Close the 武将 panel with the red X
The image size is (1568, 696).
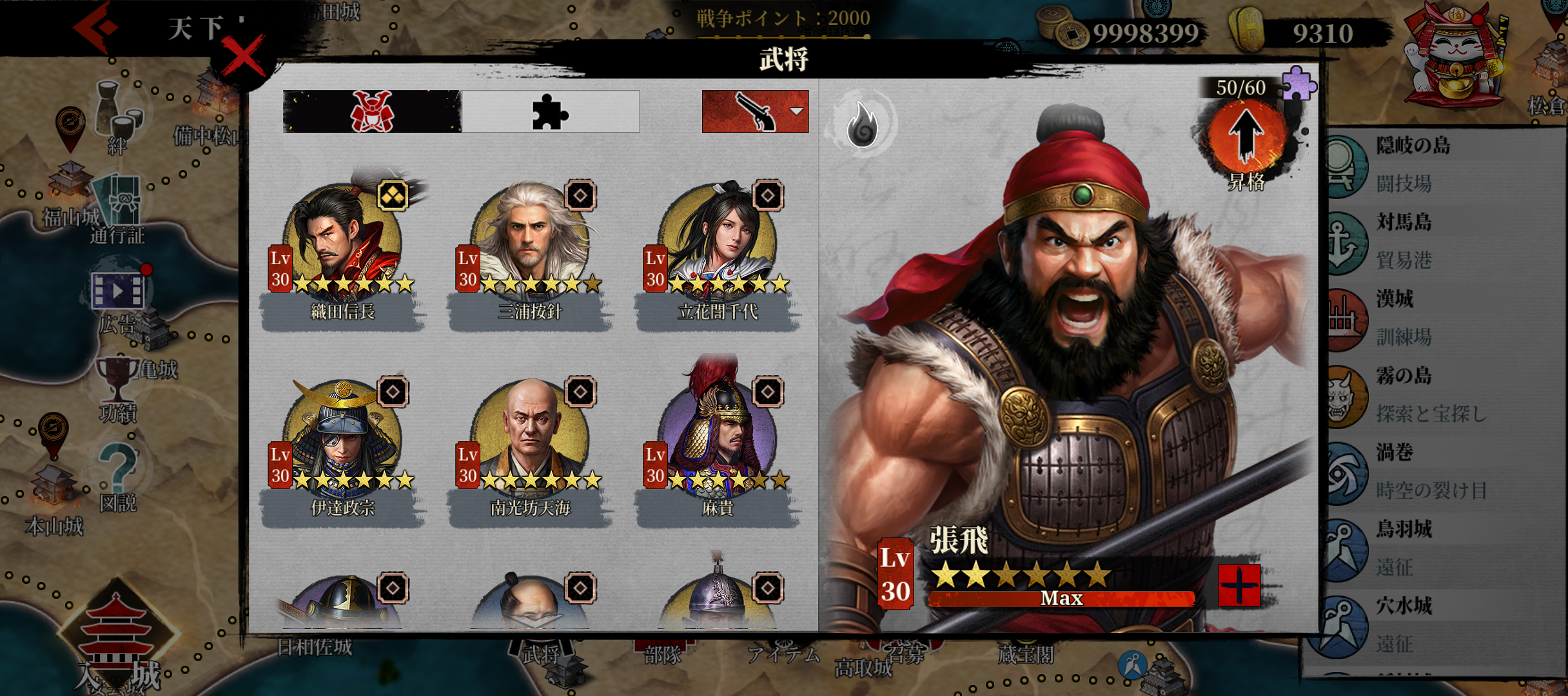coord(243,57)
